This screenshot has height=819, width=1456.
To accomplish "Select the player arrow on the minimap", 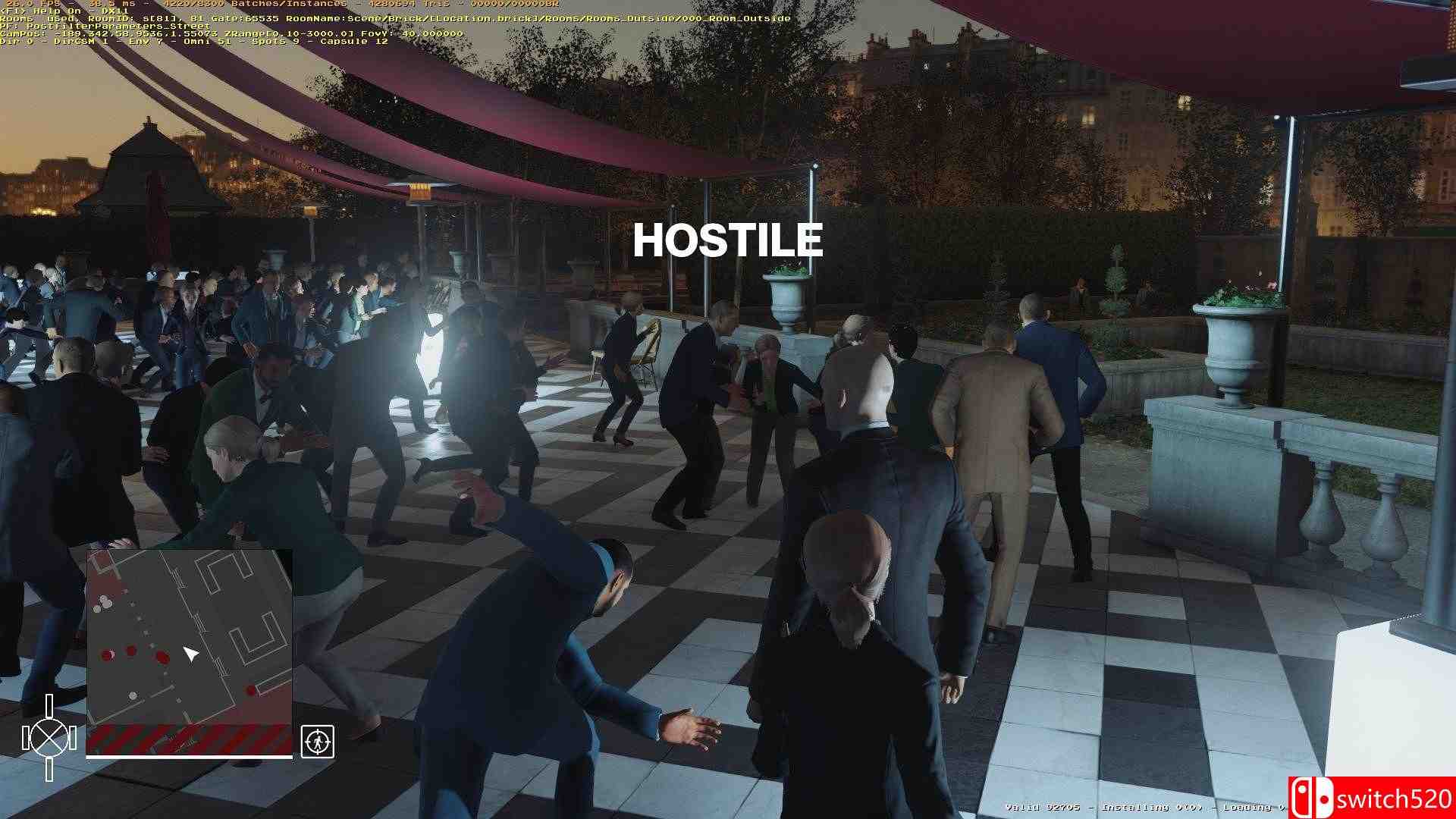I will pos(191,652).
